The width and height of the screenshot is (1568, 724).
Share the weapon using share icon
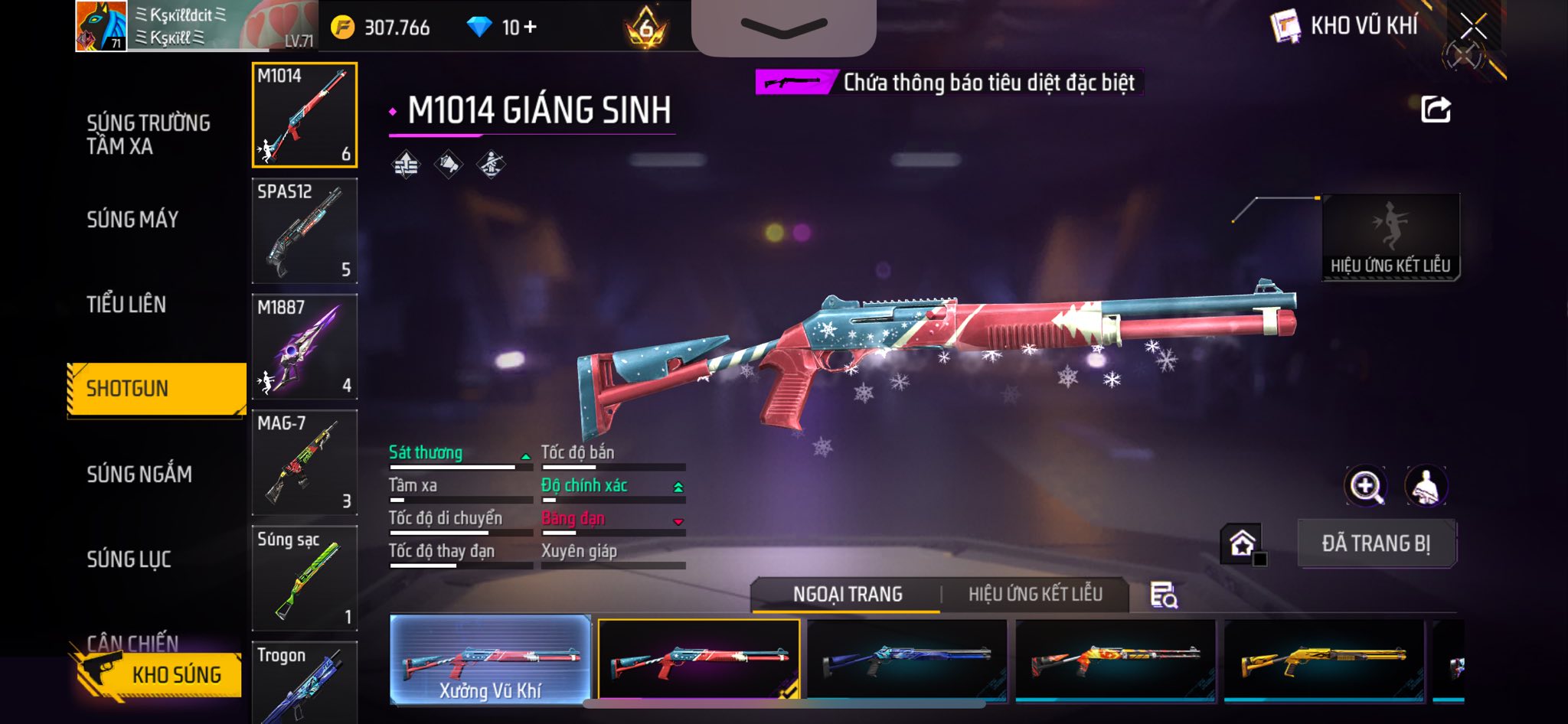coord(1436,109)
